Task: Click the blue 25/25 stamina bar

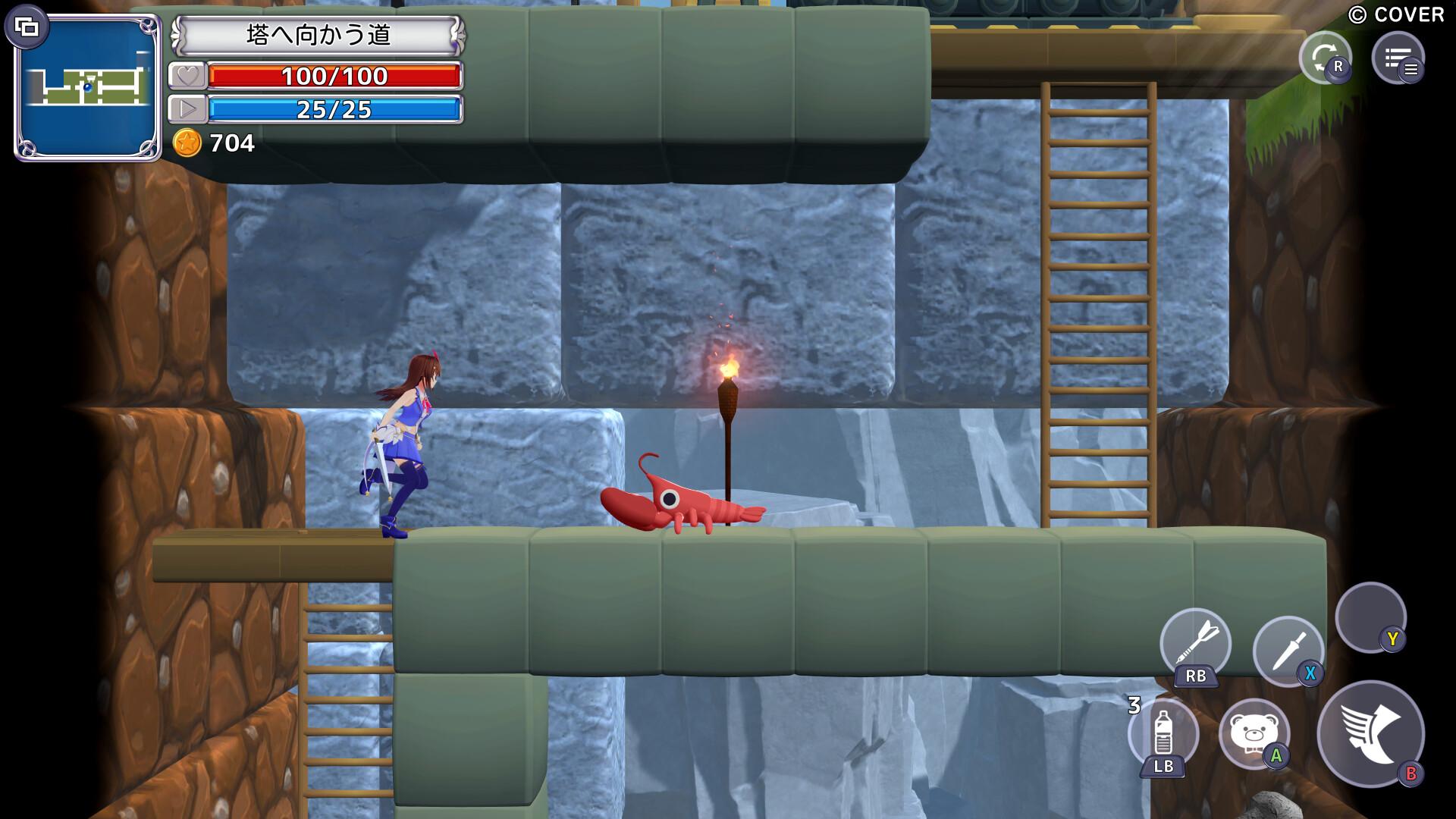Action: pos(336,109)
